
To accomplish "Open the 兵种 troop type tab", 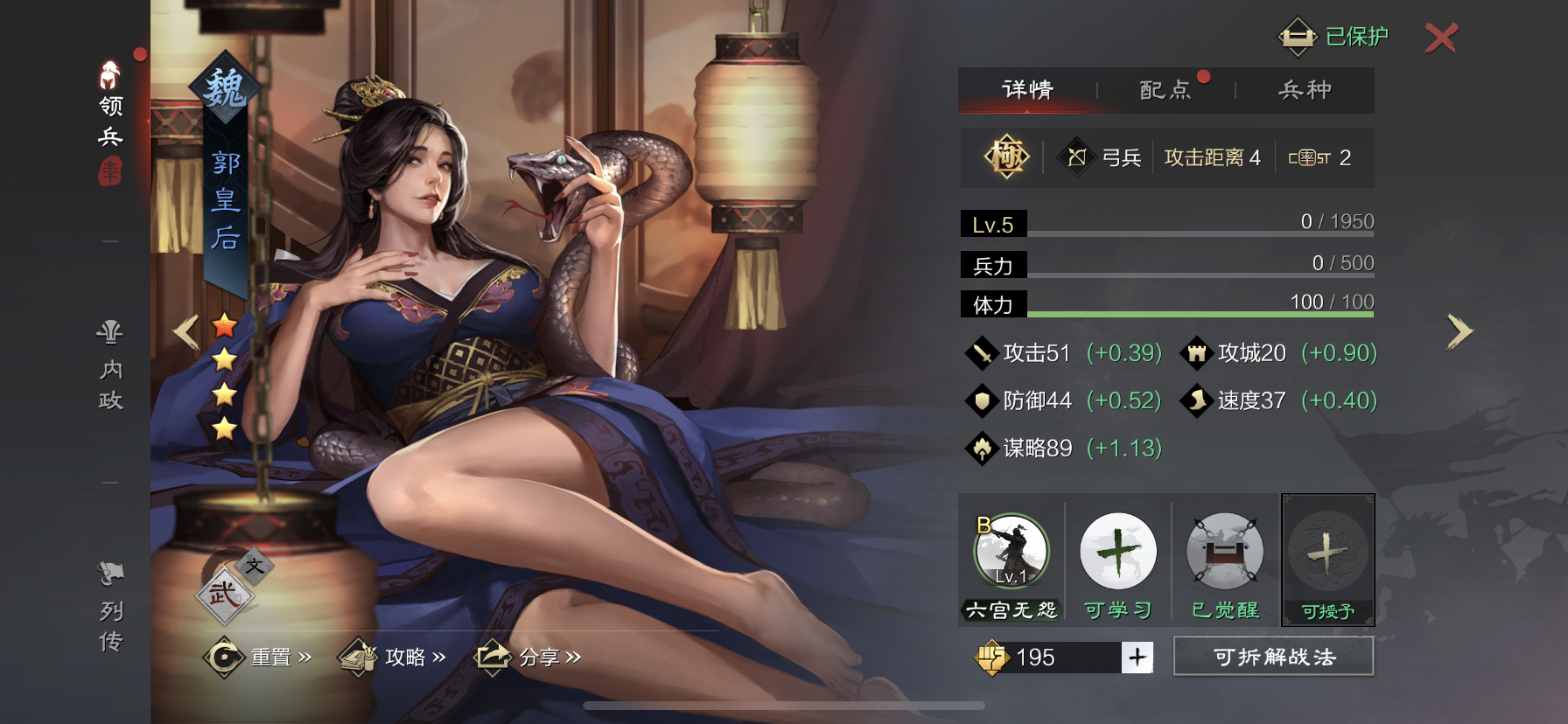I will coord(1305,90).
